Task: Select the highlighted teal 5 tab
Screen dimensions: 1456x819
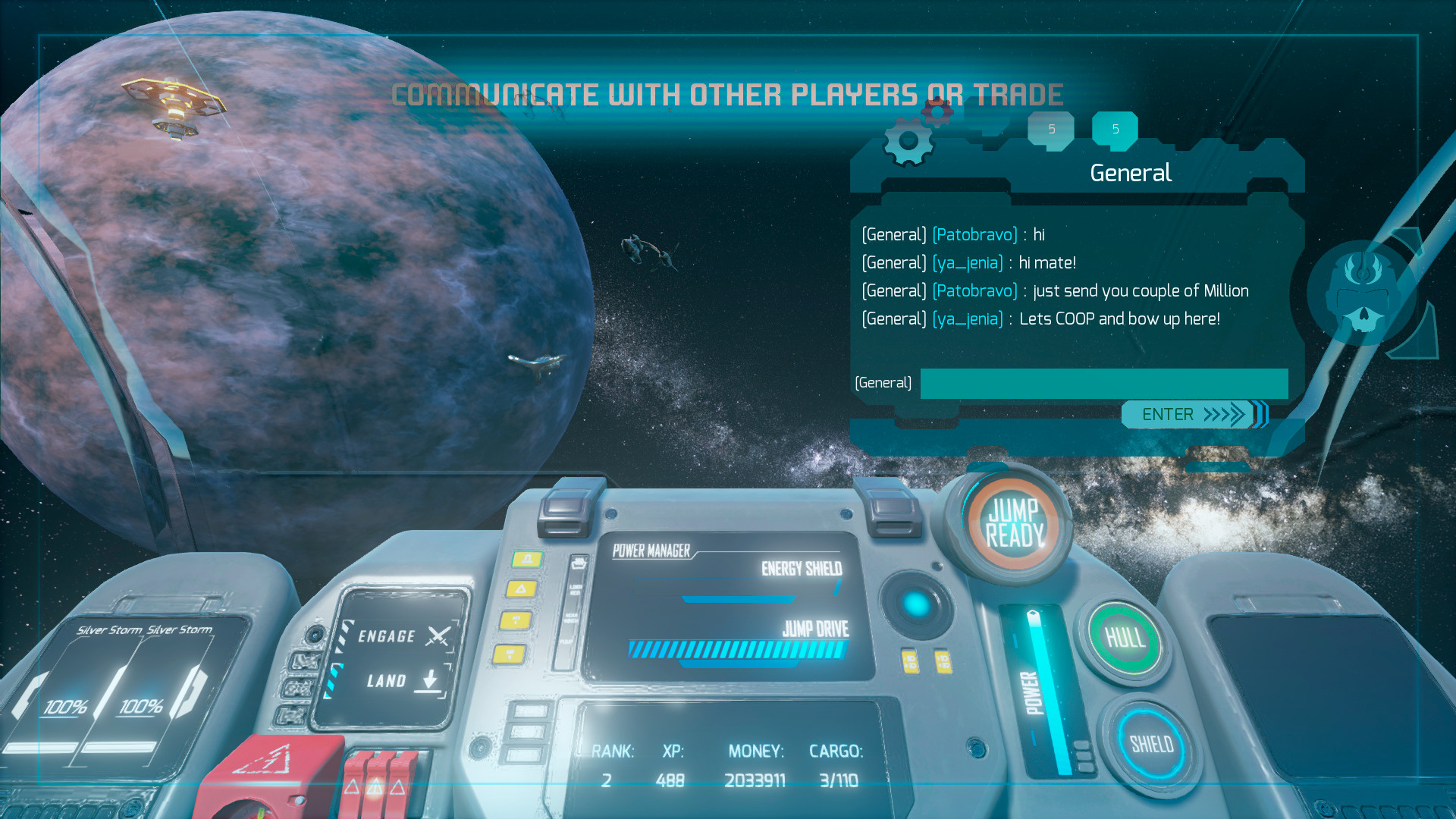Action: (1114, 129)
